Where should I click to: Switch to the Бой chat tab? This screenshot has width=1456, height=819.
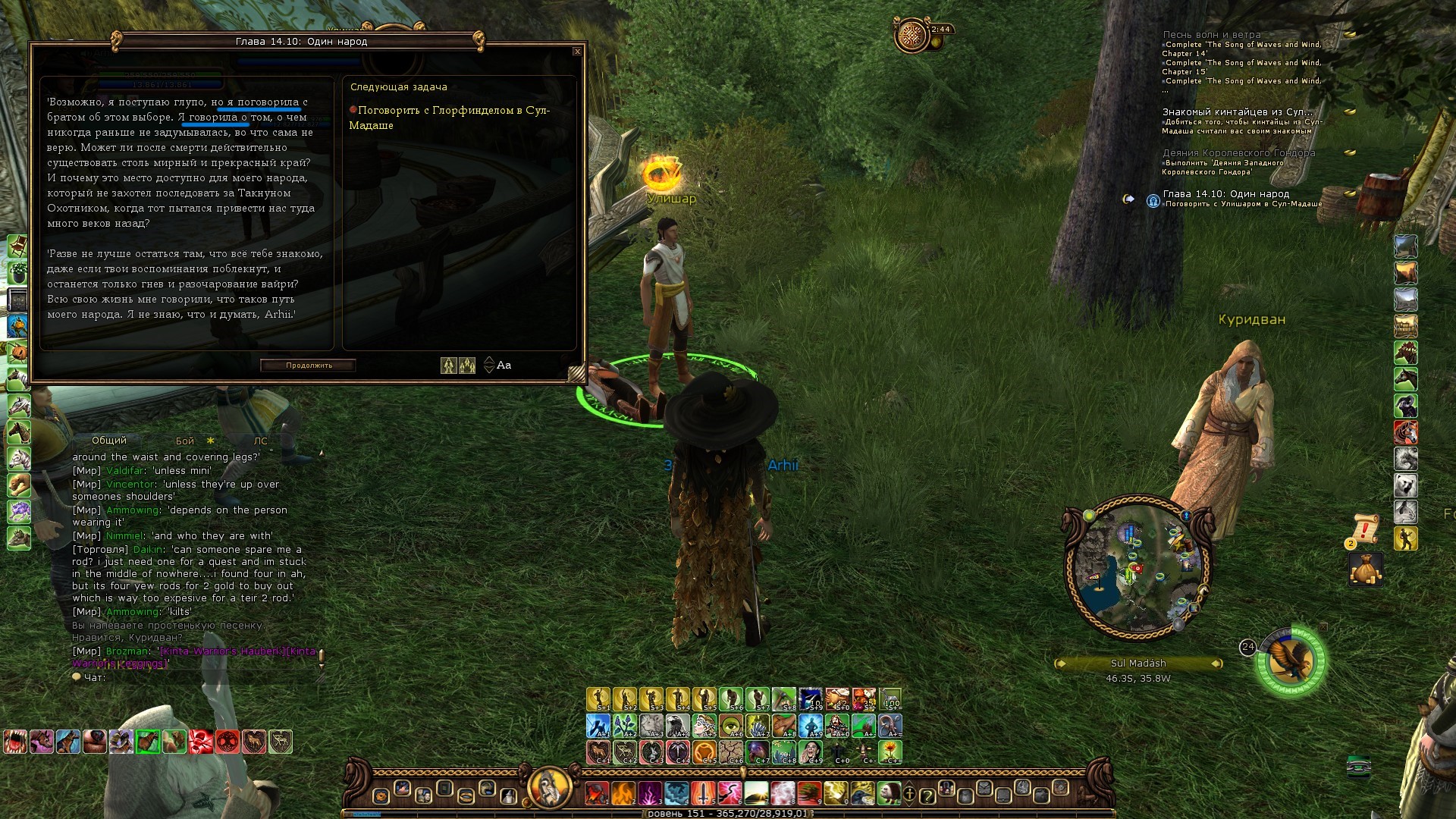click(x=185, y=441)
